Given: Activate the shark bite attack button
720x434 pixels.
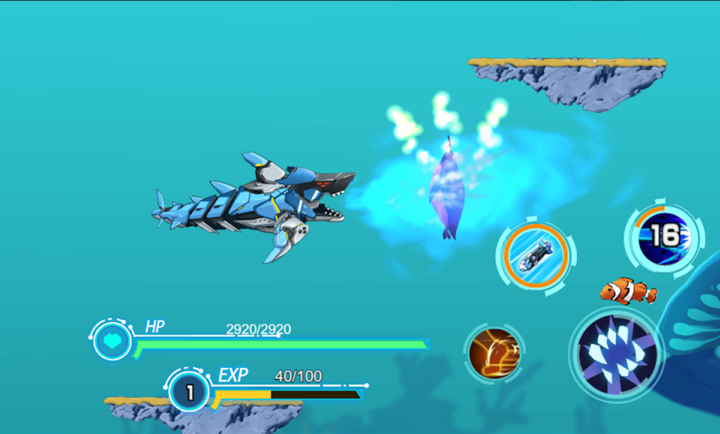Looking at the screenshot, I should pyautogui.click(x=617, y=354).
